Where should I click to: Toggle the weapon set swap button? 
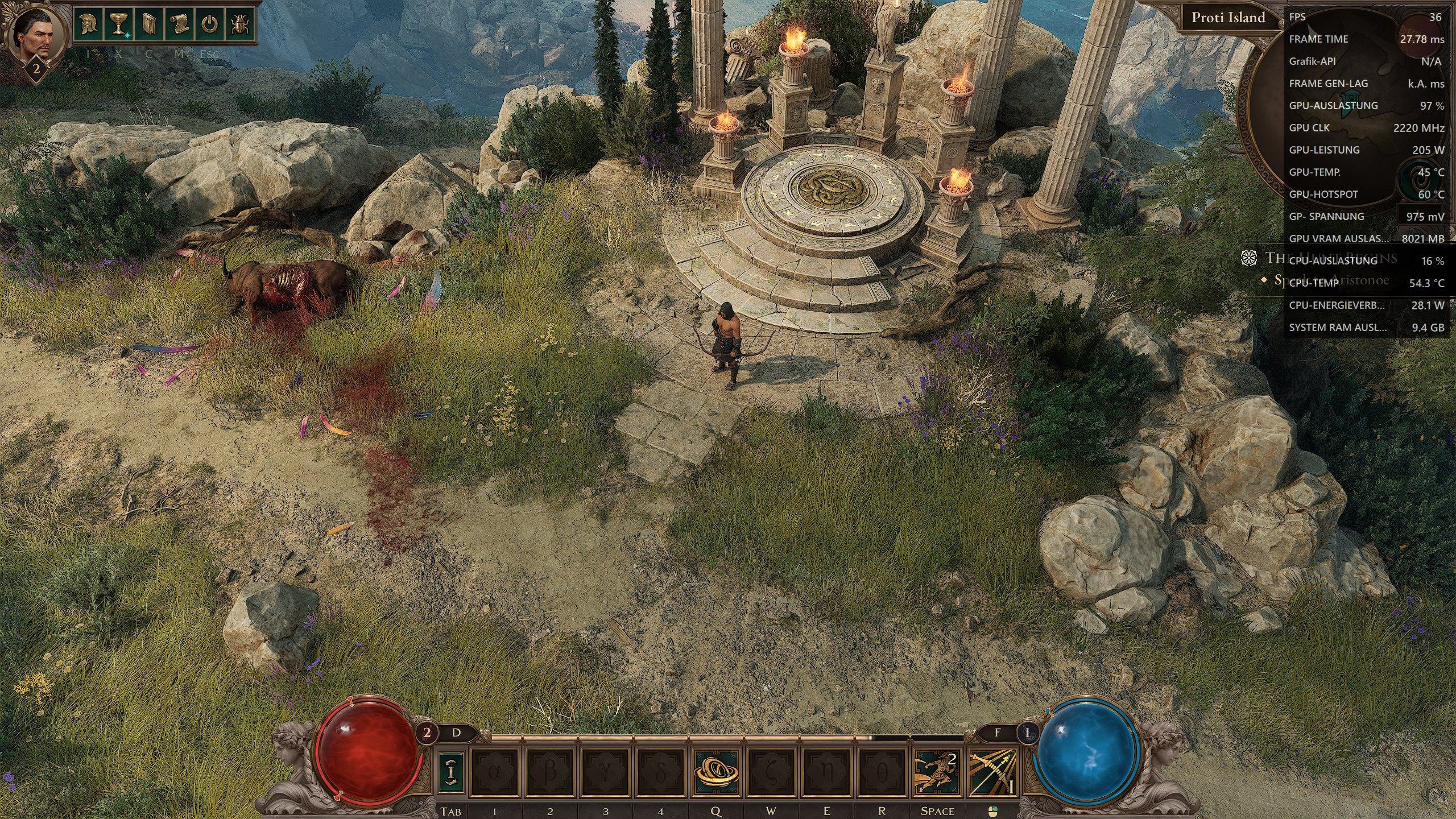[452, 772]
